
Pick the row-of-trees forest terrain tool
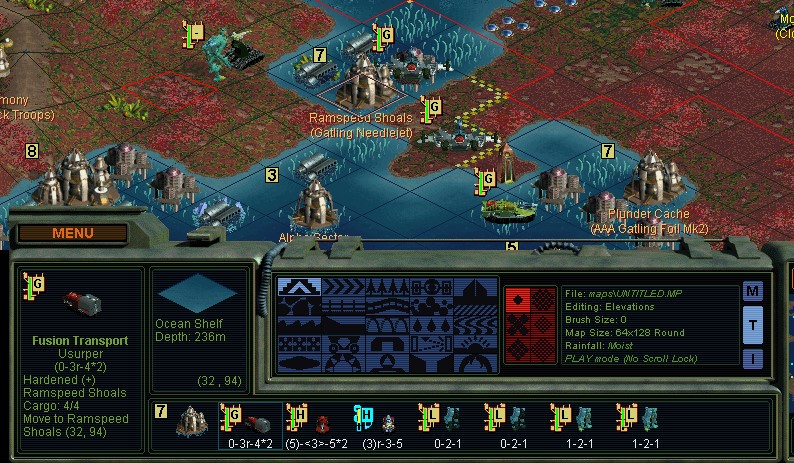(x=387, y=289)
